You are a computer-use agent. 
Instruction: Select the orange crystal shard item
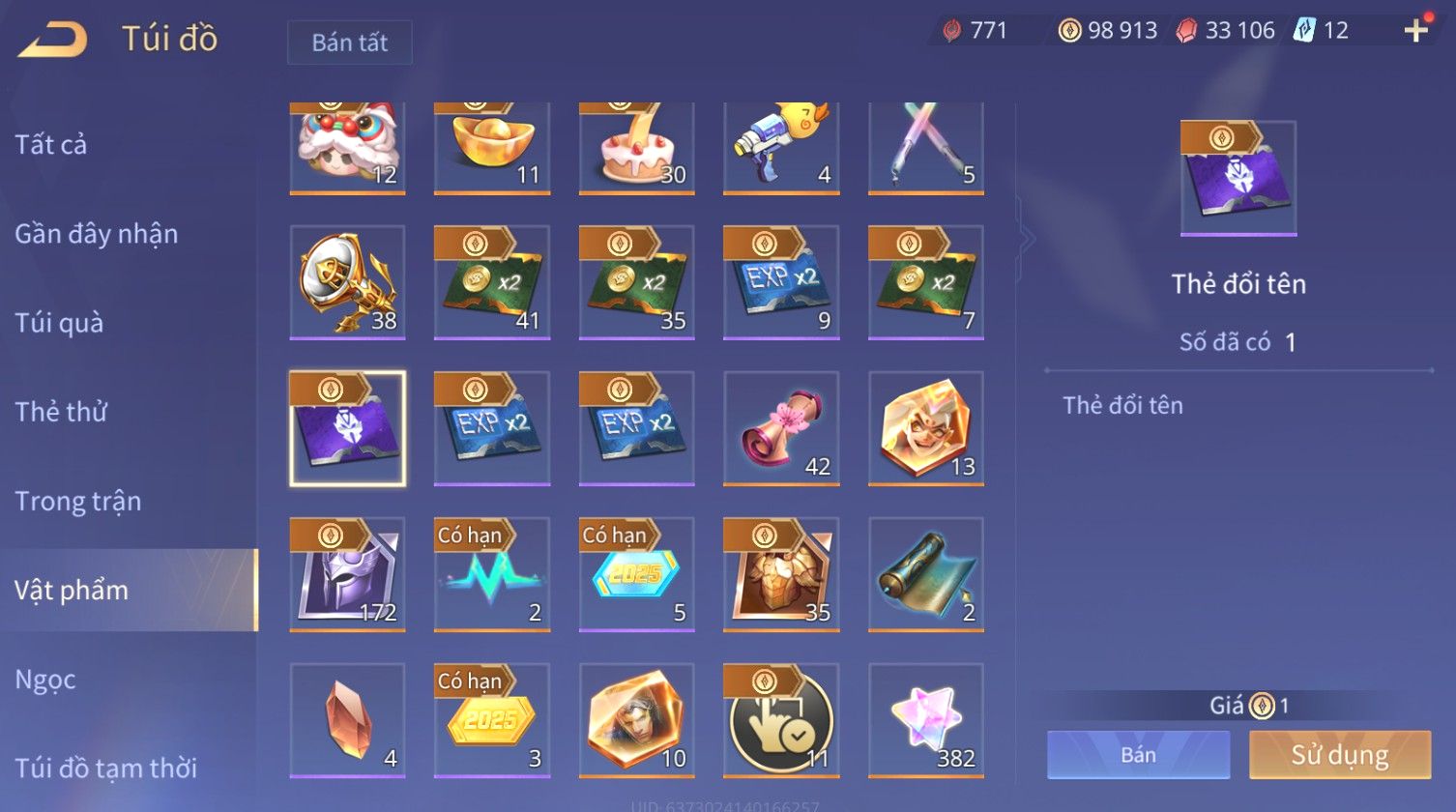coord(347,720)
